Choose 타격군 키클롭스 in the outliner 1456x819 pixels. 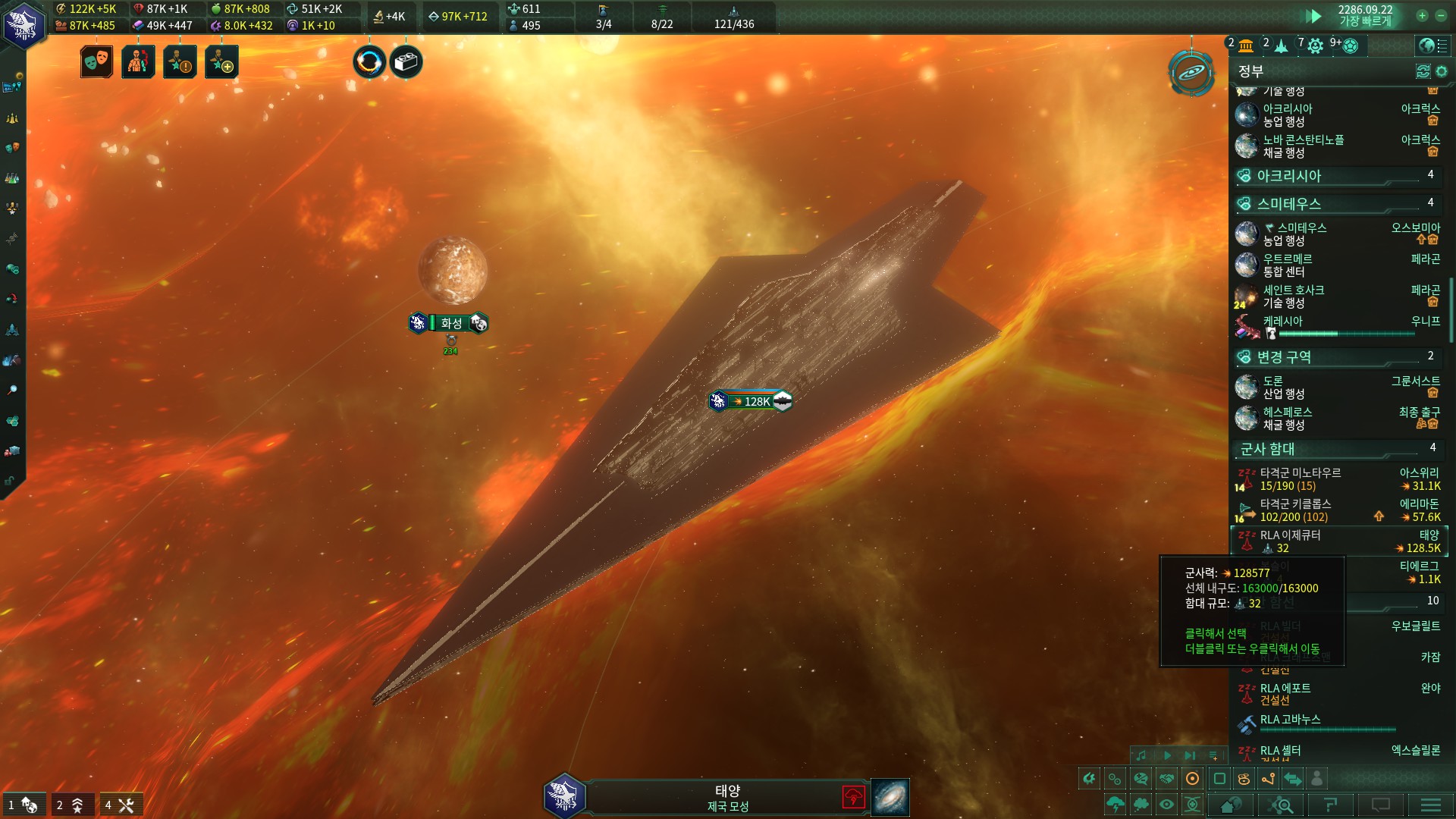[1338, 510]
